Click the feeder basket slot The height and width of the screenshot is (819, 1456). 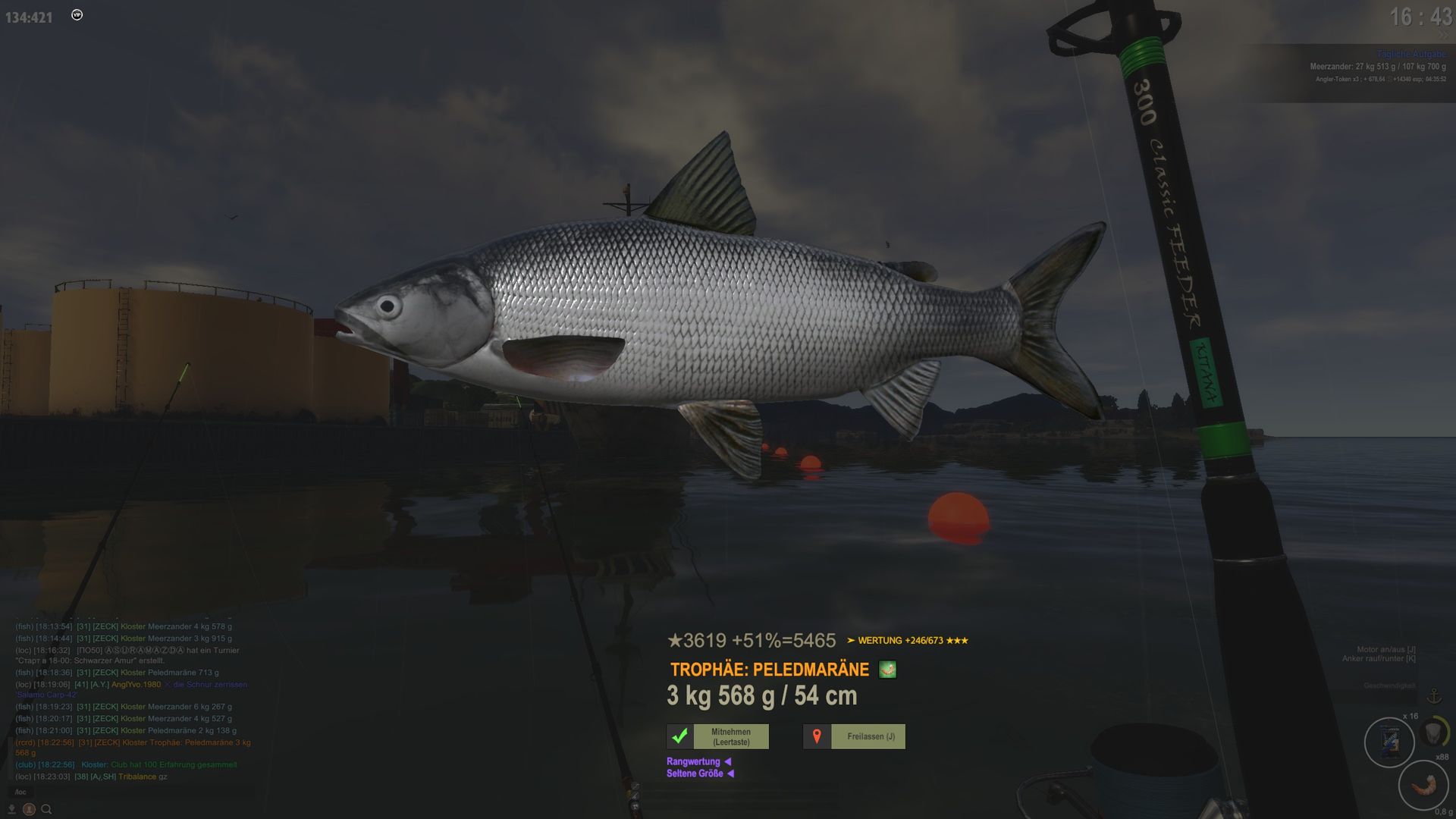[x=1433, y=733]
